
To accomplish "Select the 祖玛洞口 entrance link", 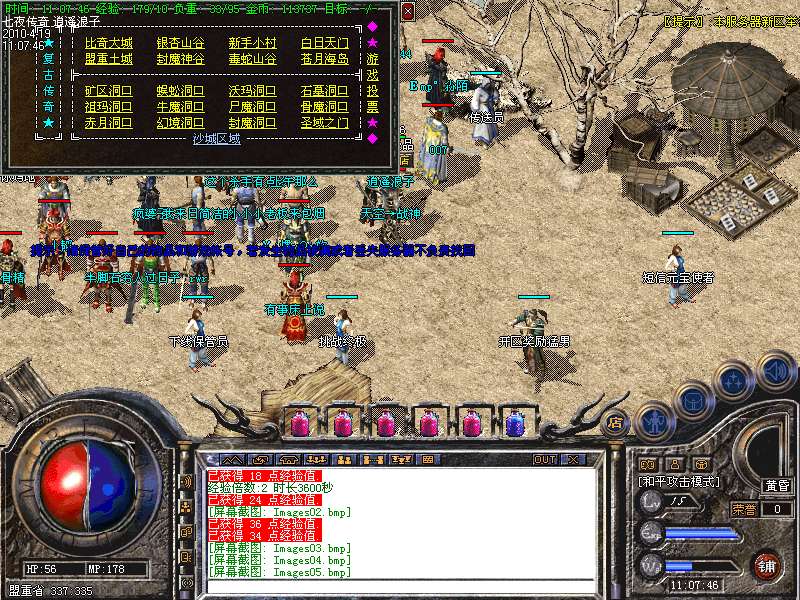I will point(108,107).
